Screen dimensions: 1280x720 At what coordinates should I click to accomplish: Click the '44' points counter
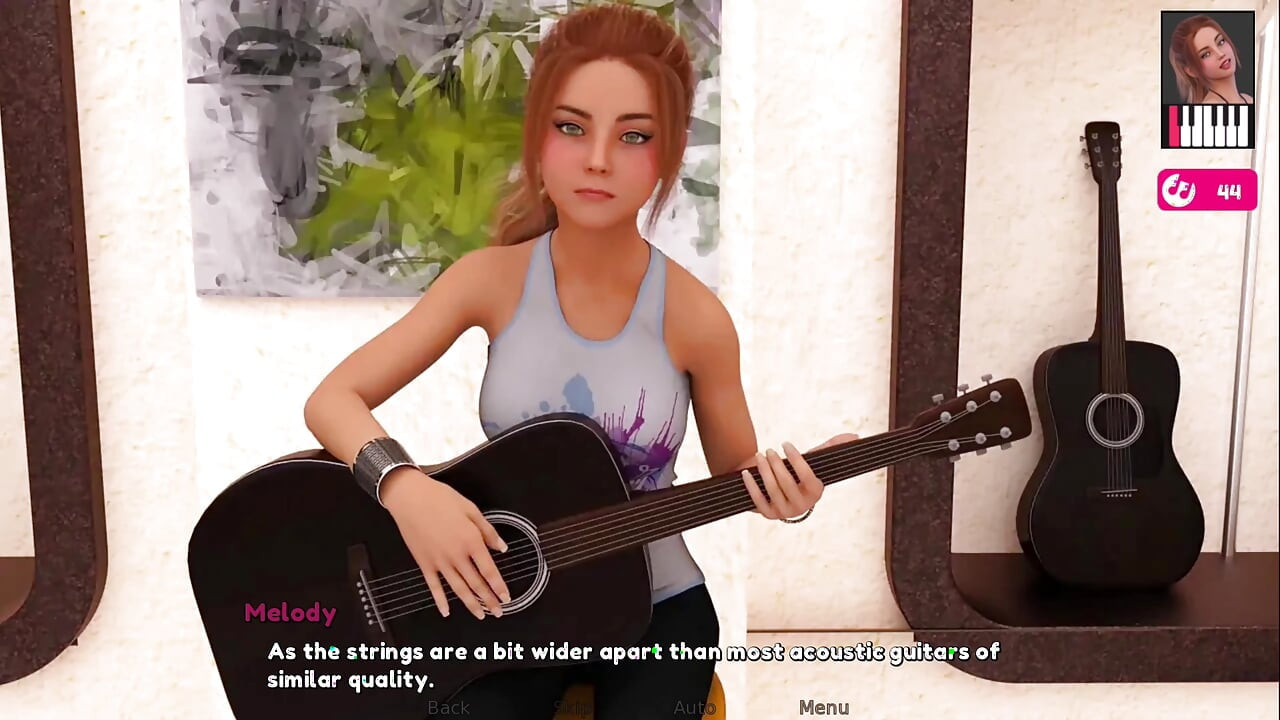(x=1228, y=191)
